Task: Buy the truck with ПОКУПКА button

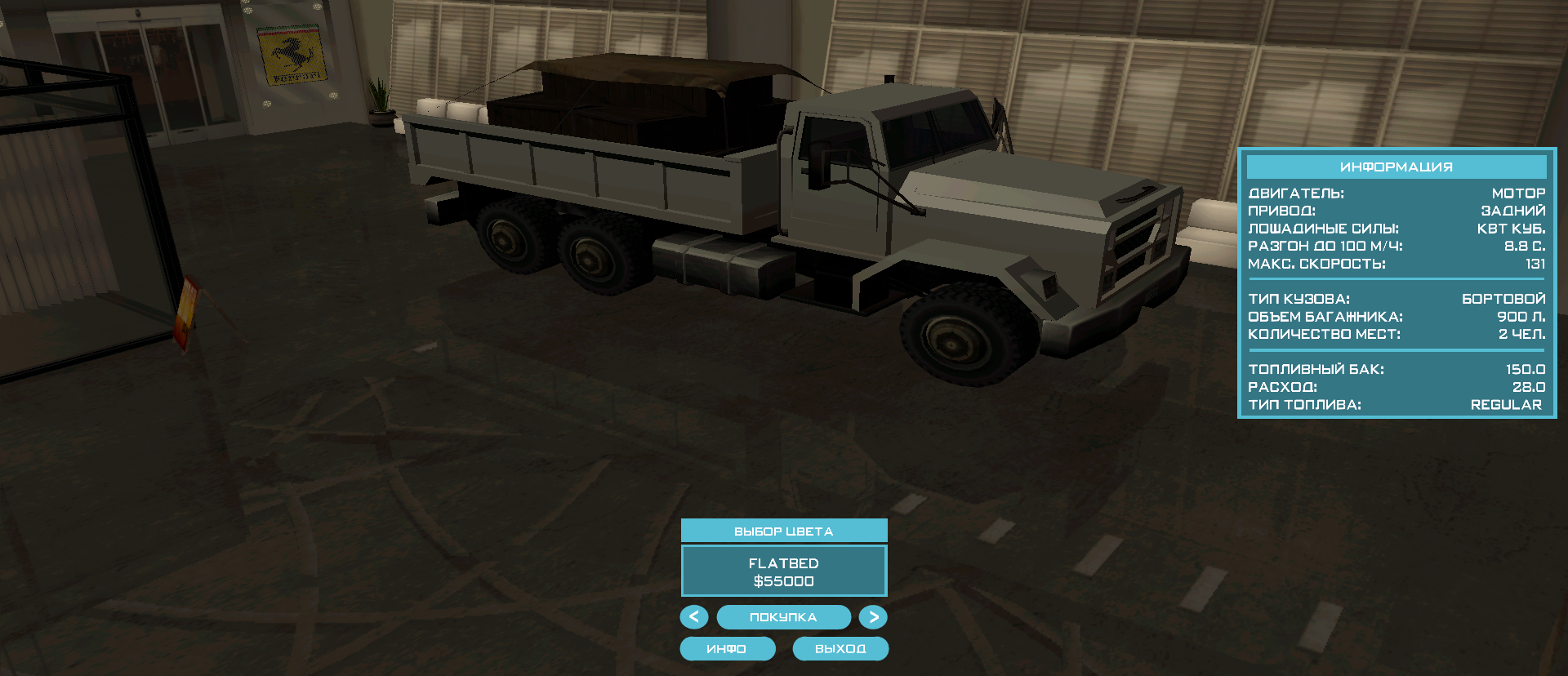Action: tap(783, 617)
